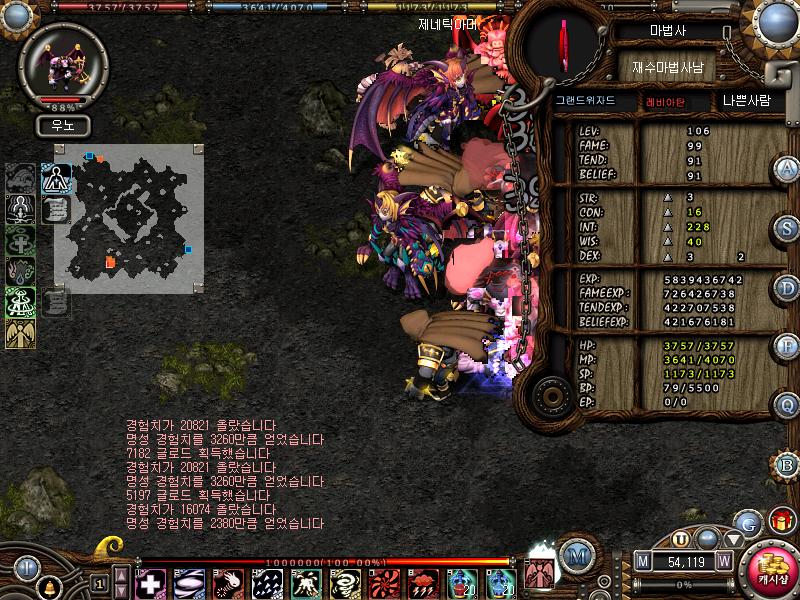Click the round A button on the panel
This screenshot has width=800, height=600.
click(x=787, y=167)
